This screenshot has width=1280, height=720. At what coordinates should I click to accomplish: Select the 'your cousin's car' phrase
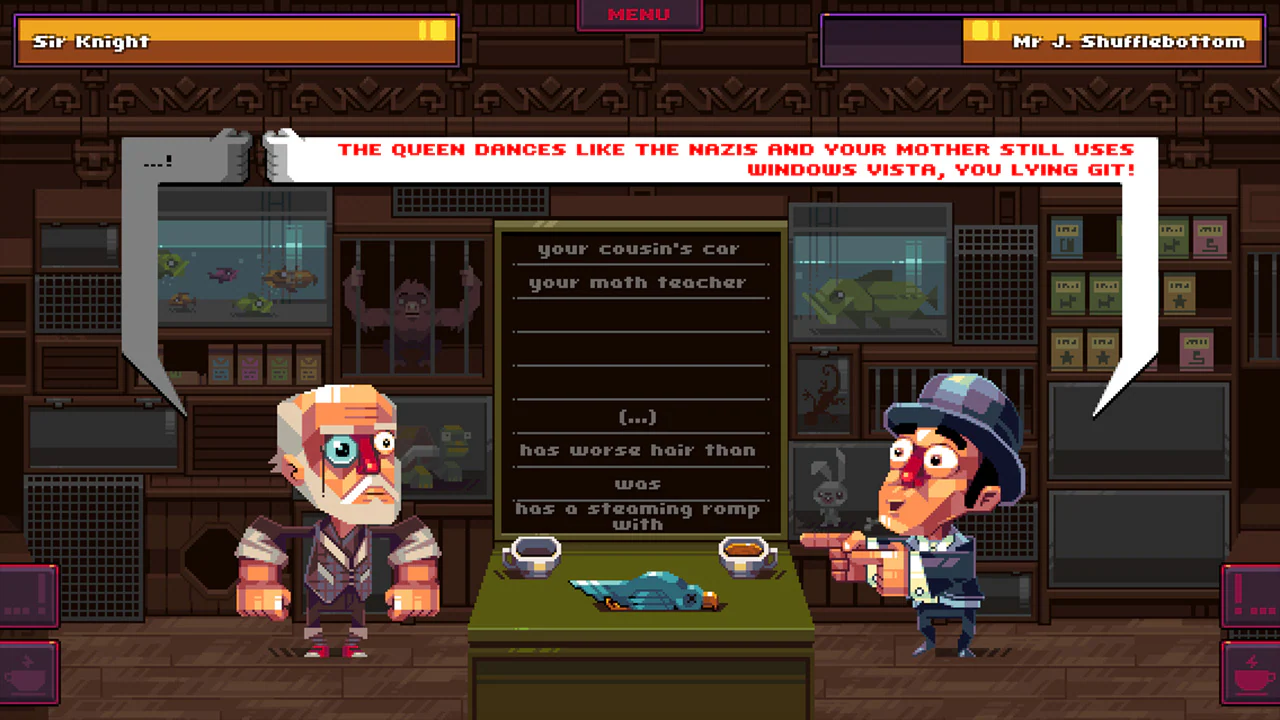coord(639,249)
